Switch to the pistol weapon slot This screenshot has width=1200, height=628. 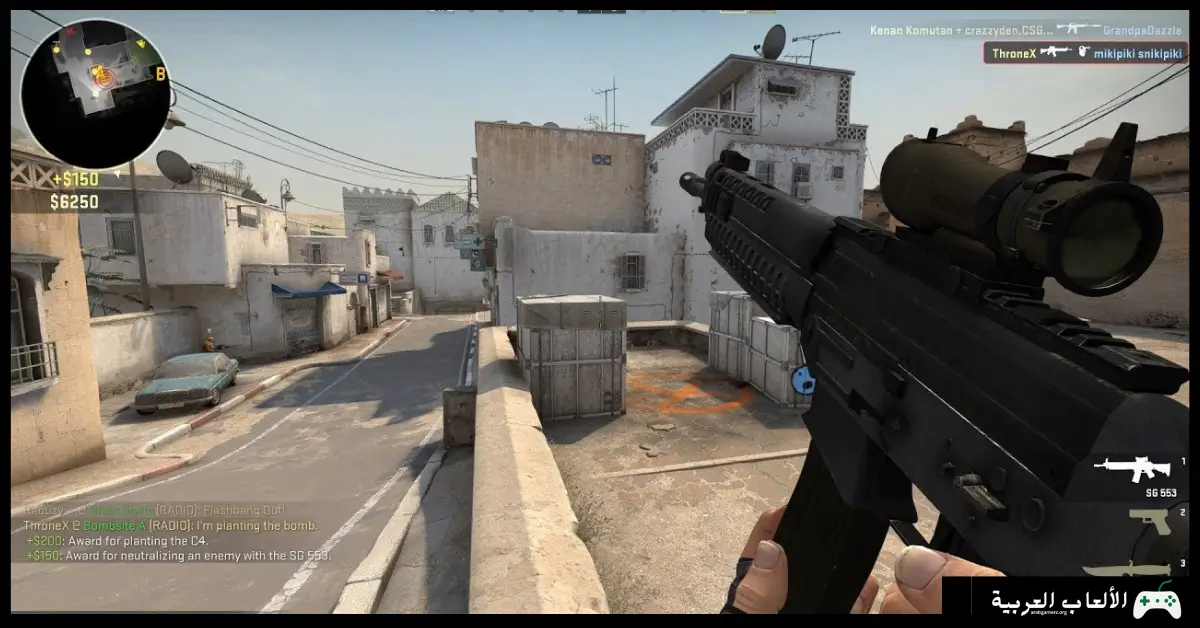[x=1143, y=519]
